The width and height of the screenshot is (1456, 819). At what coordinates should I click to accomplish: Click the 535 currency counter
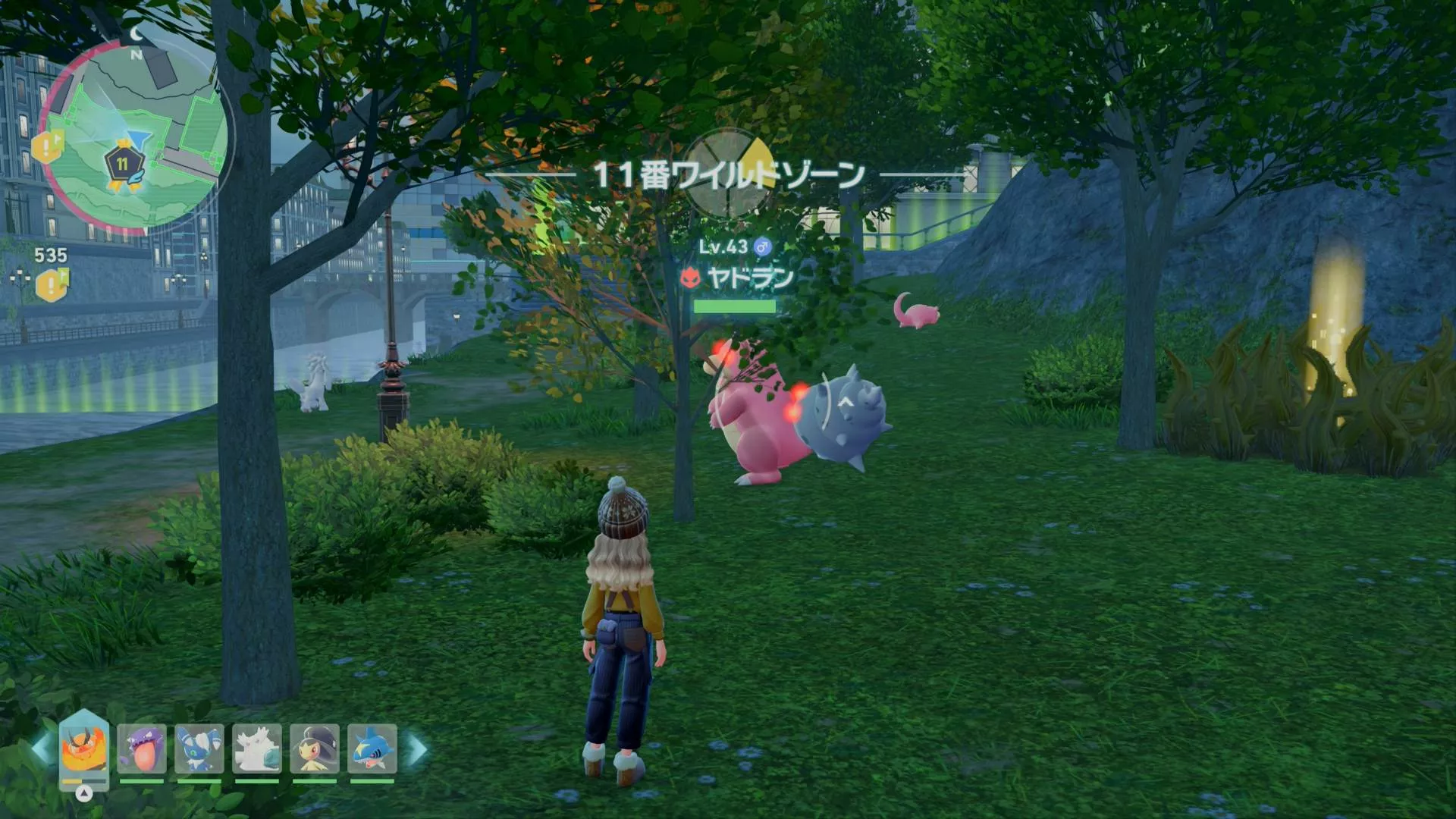[x=51, y=256]
